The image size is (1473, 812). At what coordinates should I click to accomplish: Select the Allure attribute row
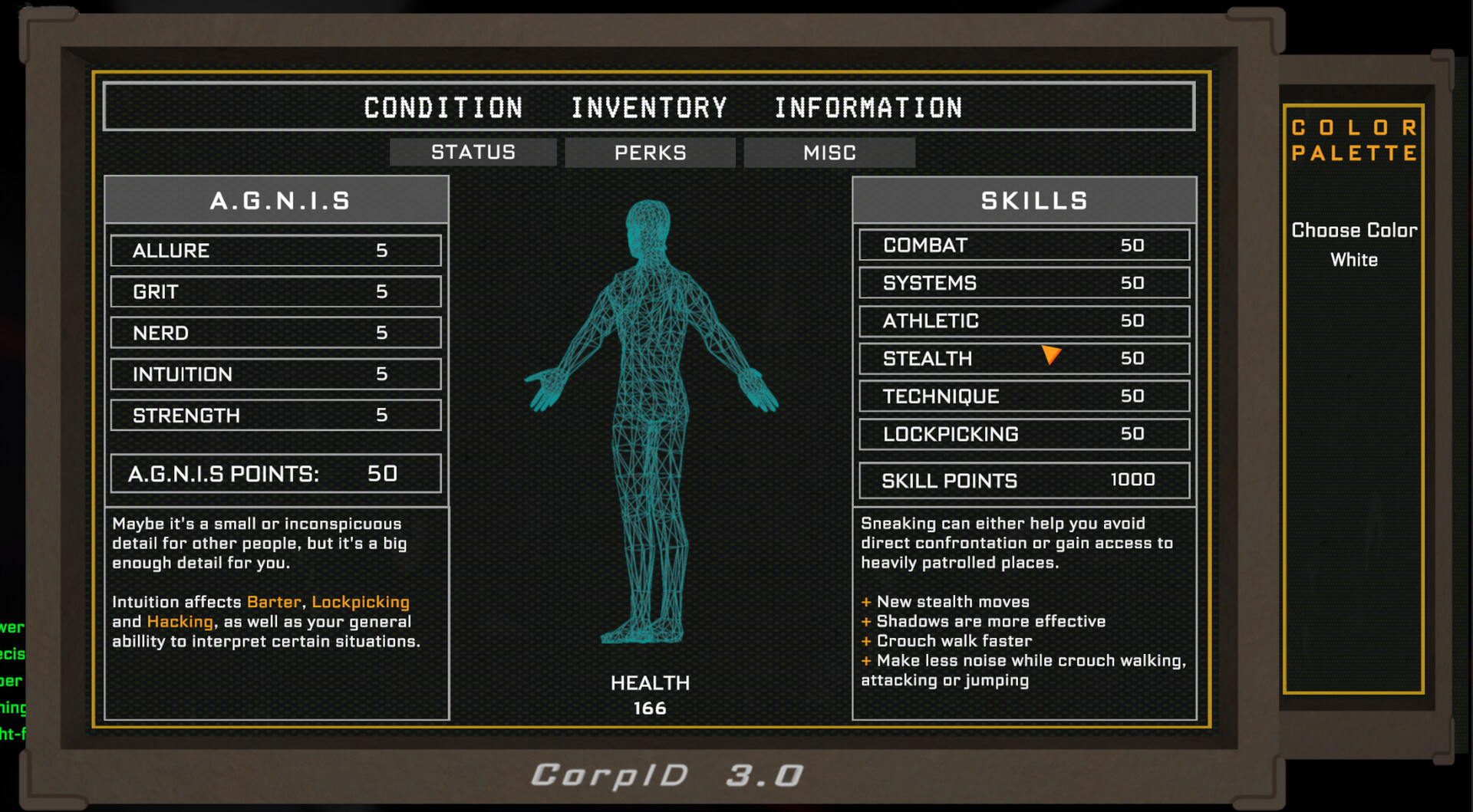point(275,250)
